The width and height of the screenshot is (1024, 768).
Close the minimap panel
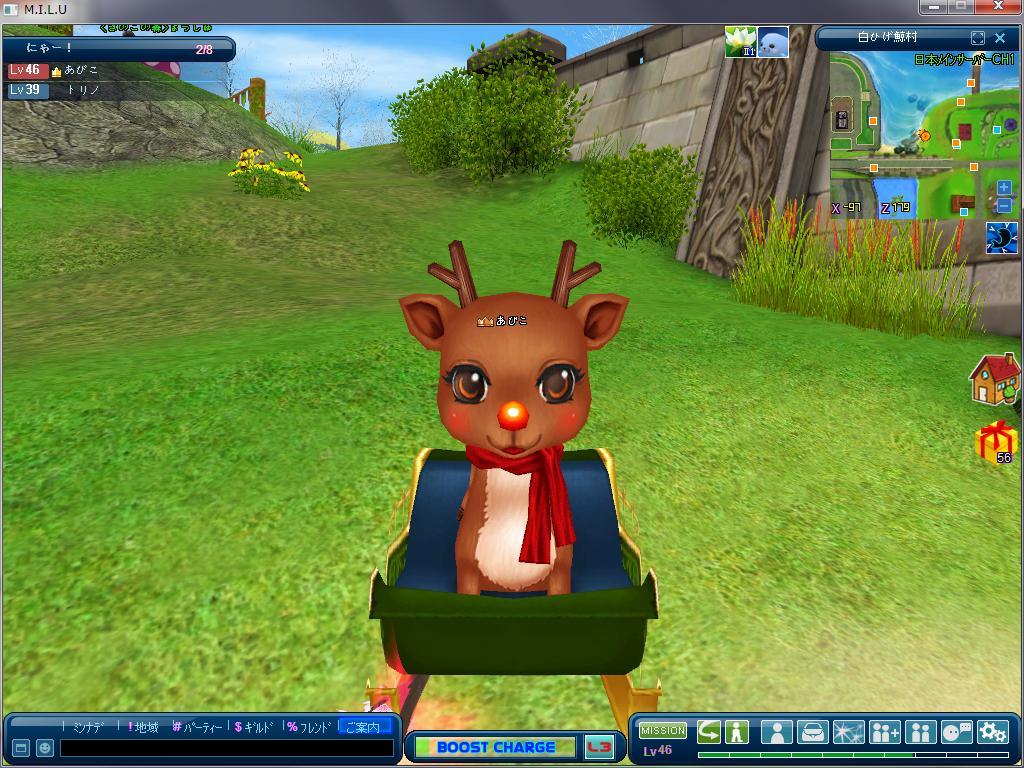[x=1000, y=38]
